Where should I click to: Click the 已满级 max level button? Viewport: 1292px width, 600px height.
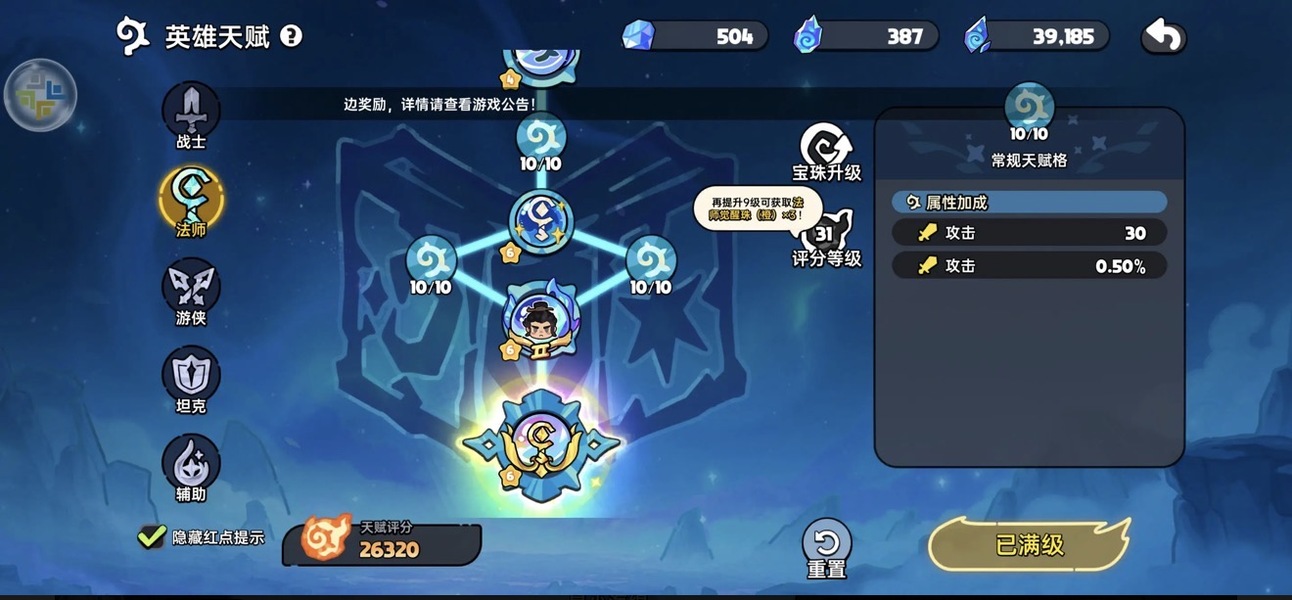[x=1029, y=545]
